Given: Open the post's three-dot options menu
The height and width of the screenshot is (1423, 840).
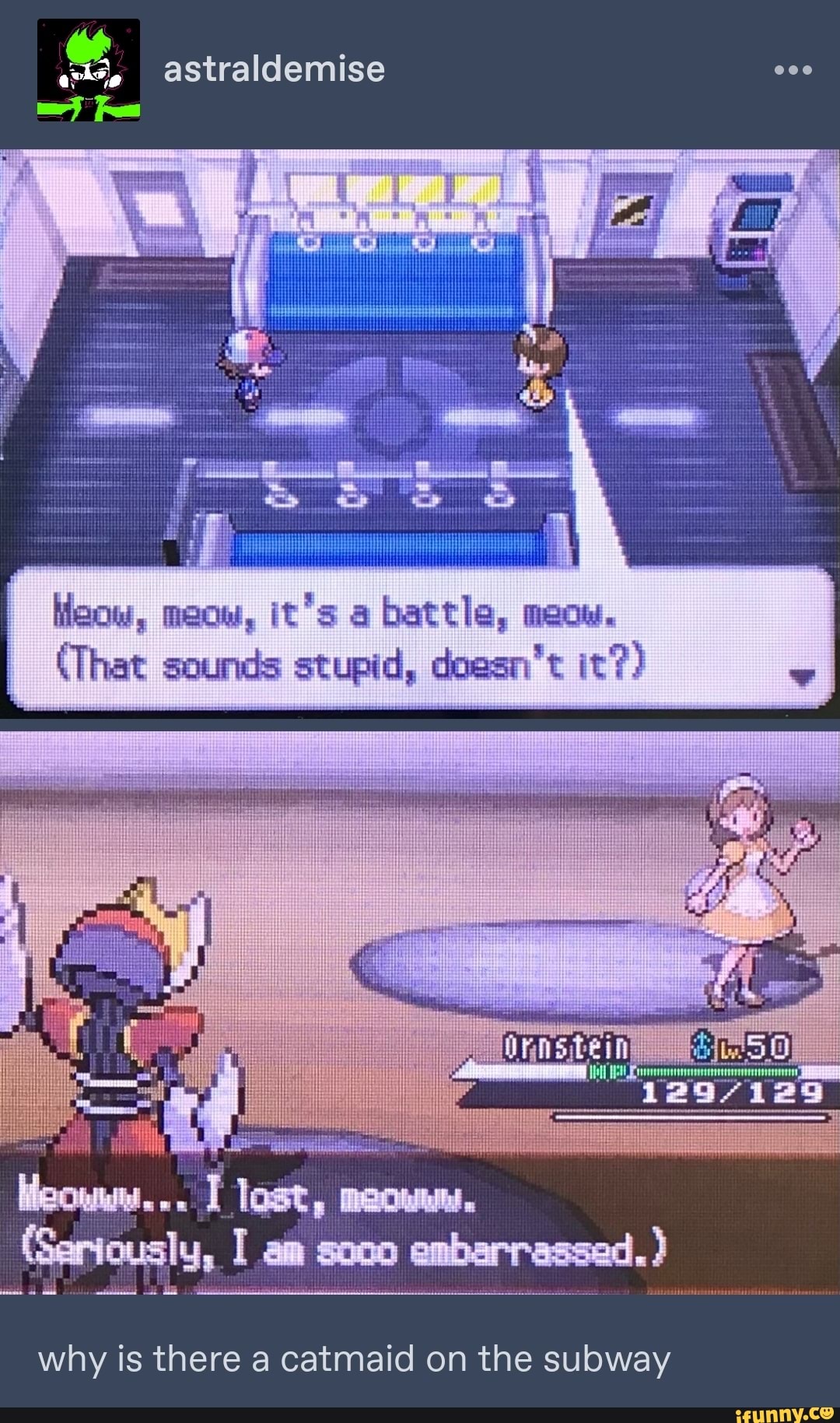Looking at the screenshot, I should click(793, 70).
